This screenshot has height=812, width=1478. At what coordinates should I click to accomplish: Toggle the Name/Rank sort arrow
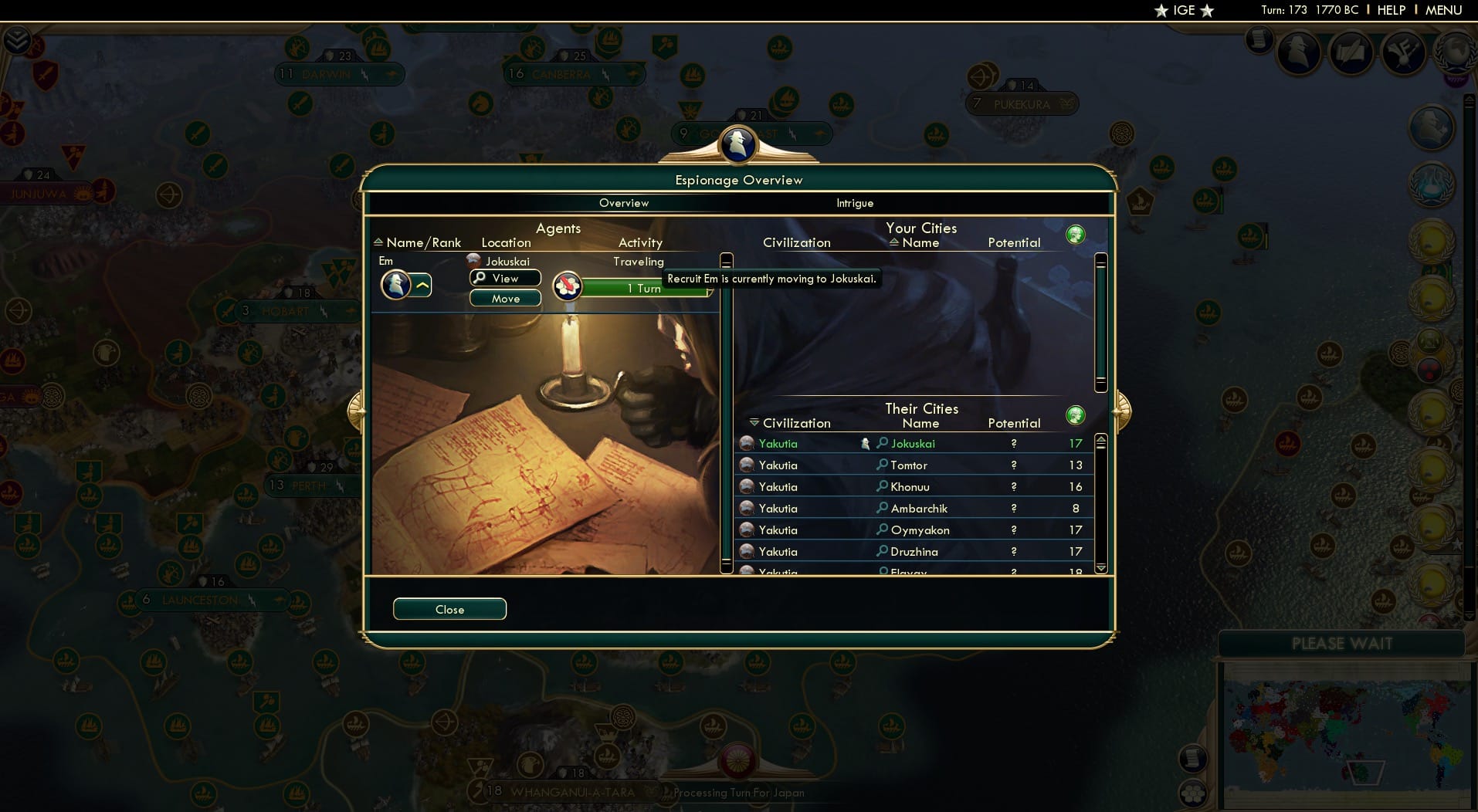click(378, 242)
